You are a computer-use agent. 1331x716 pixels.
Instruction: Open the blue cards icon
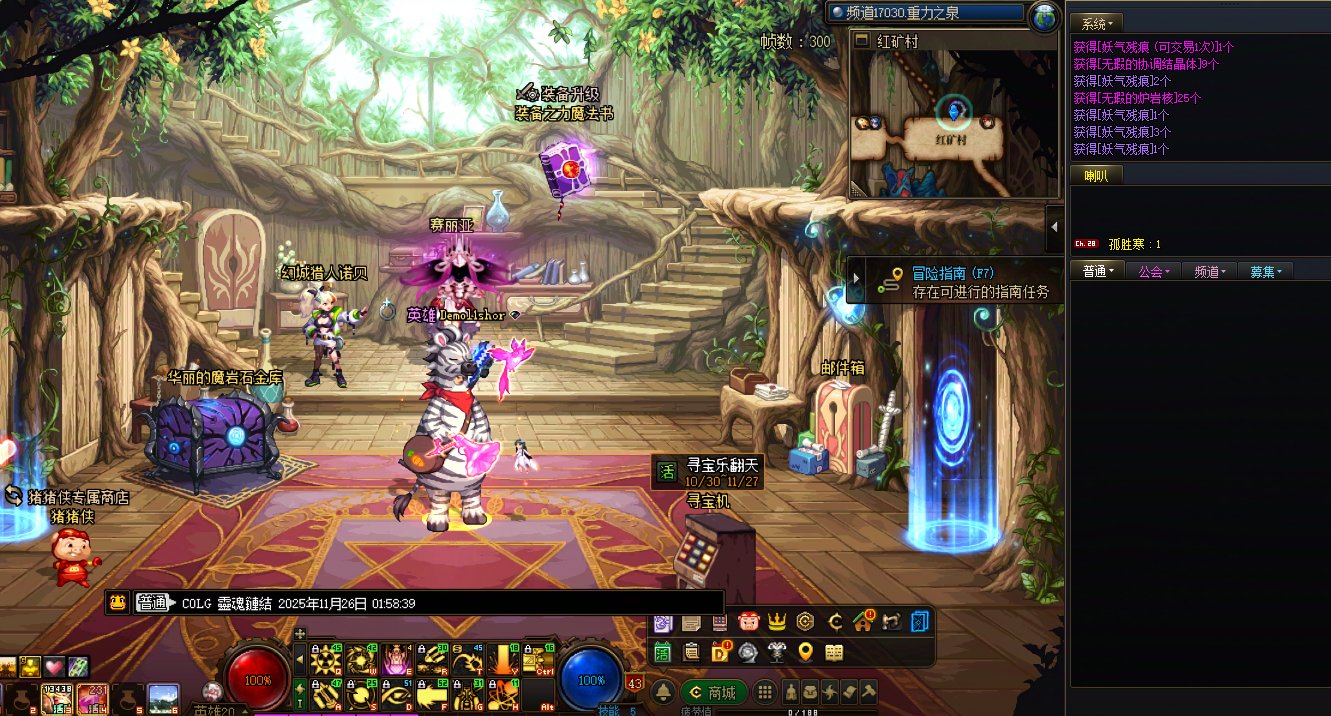tap(920, 622)
